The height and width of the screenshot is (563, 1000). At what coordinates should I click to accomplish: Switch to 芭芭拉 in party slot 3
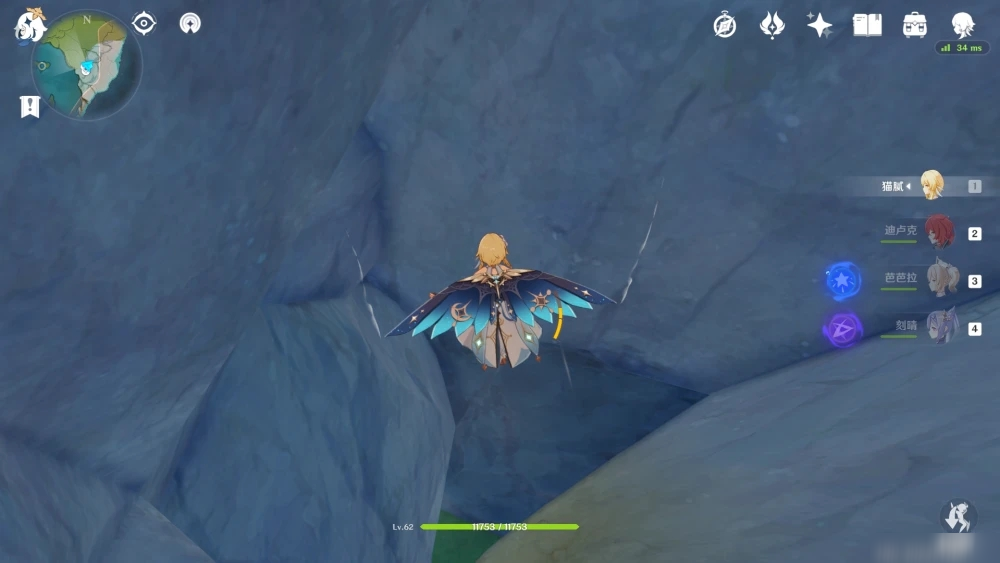[x=941, y=279]
